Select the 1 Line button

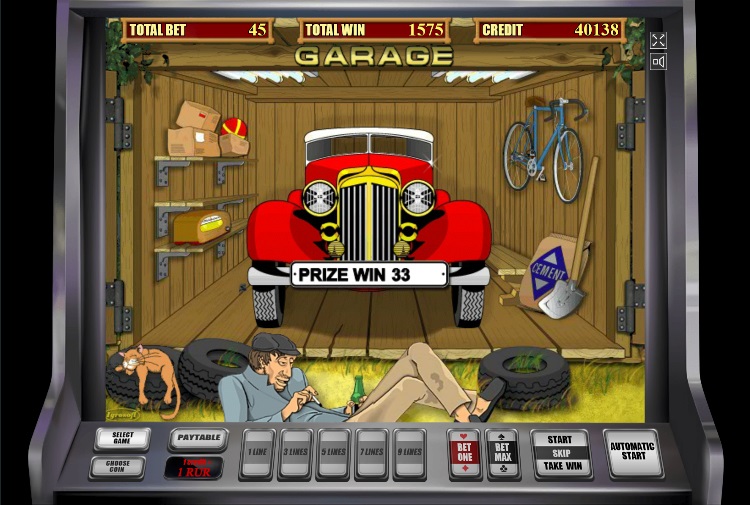point(258,453)
